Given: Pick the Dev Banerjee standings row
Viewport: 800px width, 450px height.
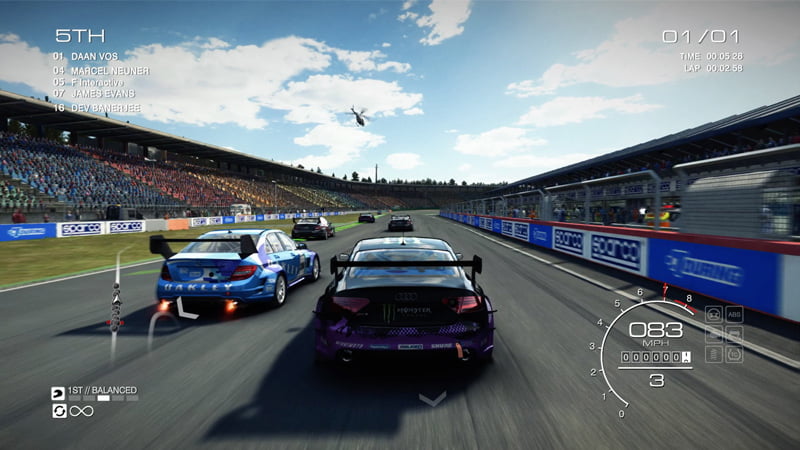Looking at the screenshot, I should [x=100, y=106].
